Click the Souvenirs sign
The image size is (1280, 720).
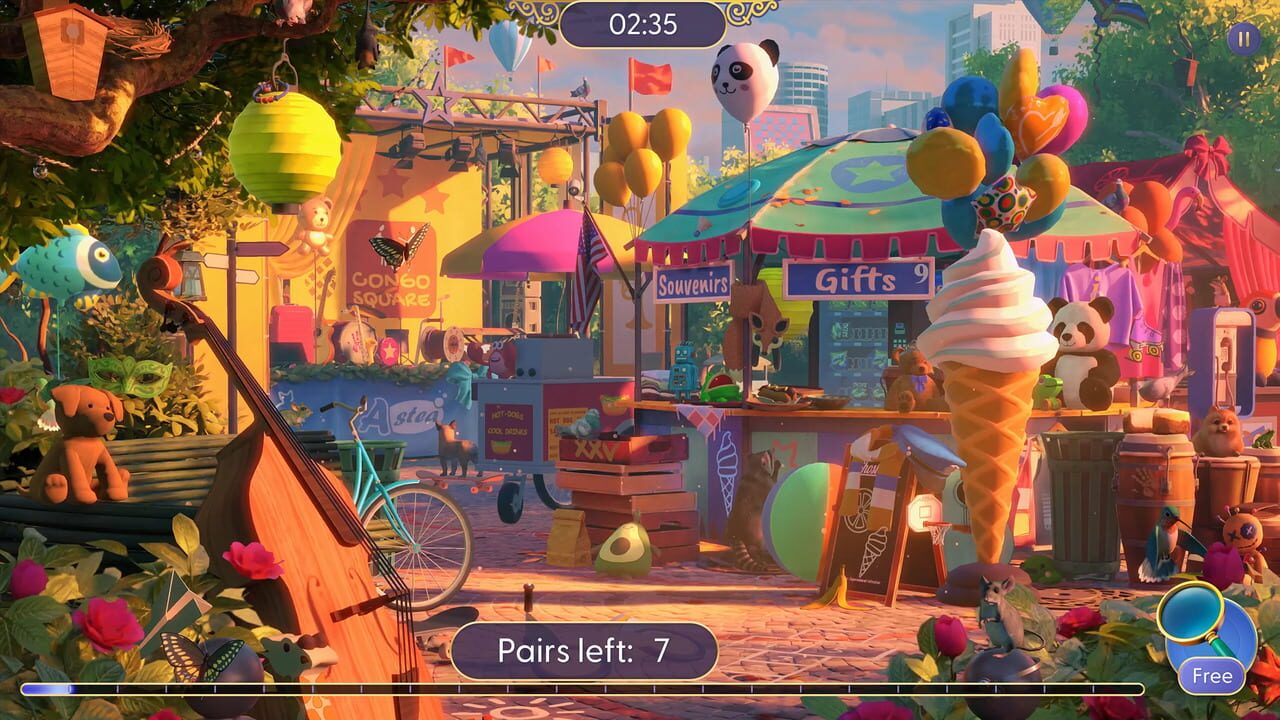692,282
